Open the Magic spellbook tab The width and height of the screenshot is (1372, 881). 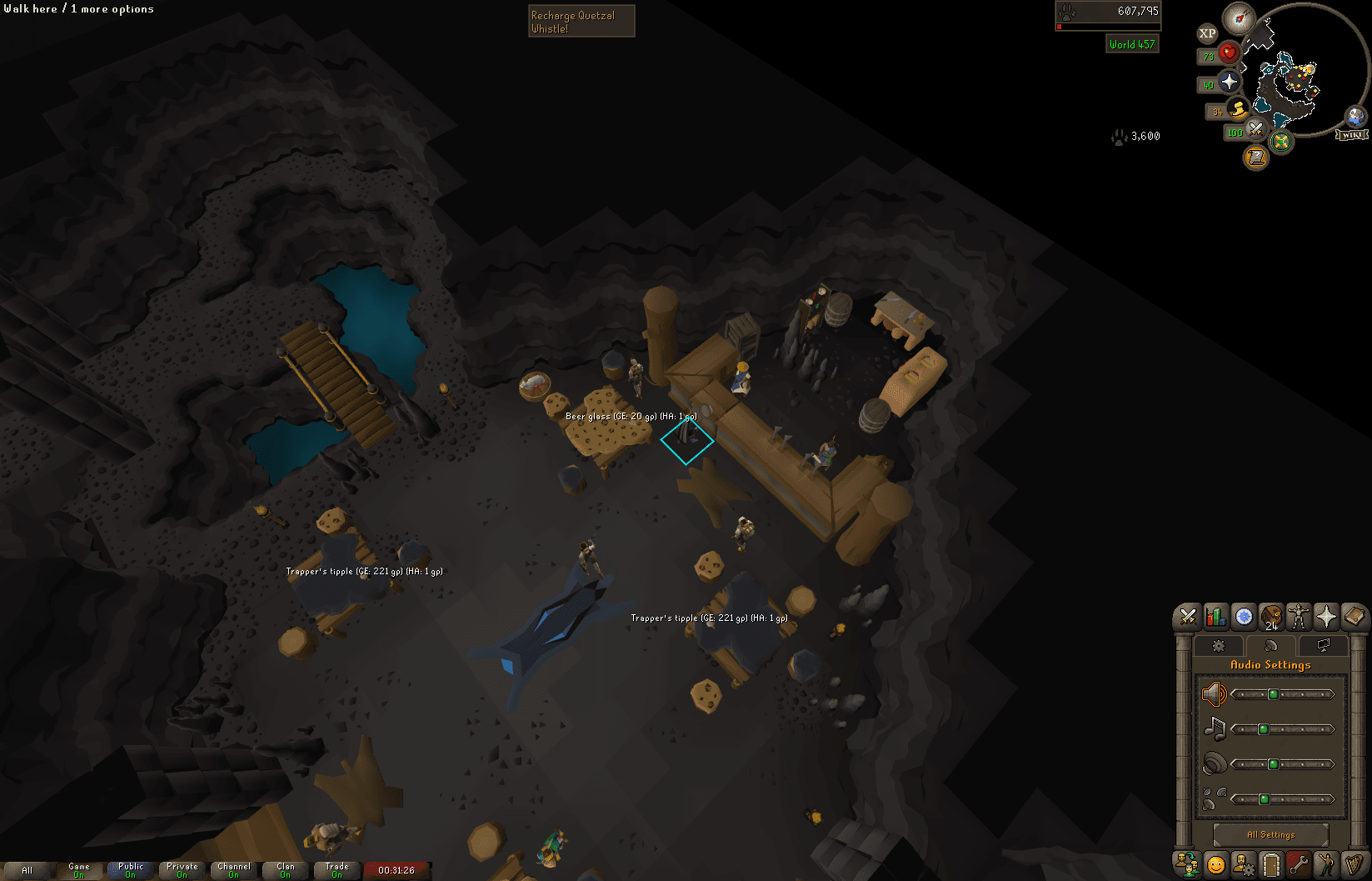tap(1354, 617)
